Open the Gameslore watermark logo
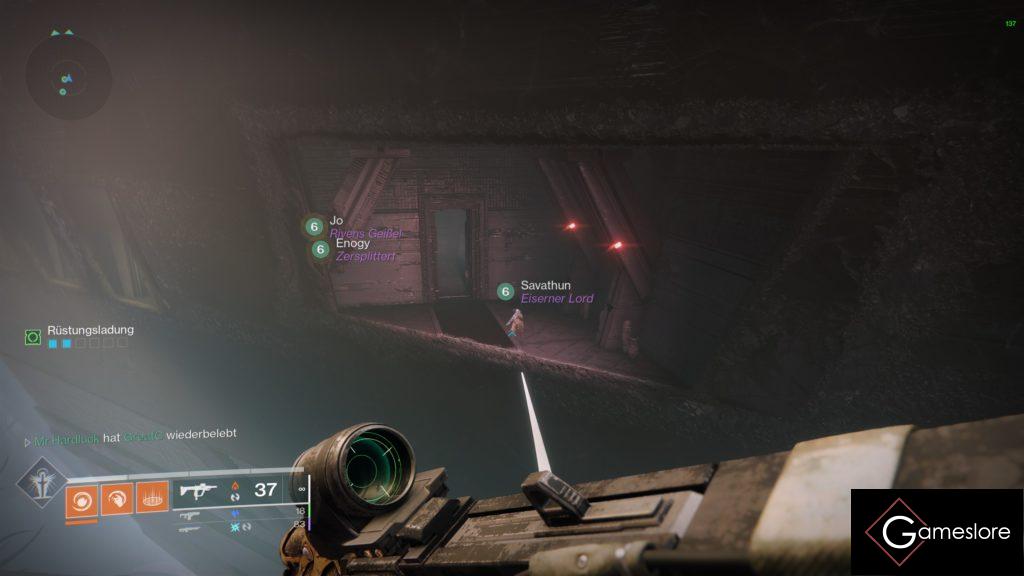This screenshot has width=1024, height=576. tap(937, 532)
